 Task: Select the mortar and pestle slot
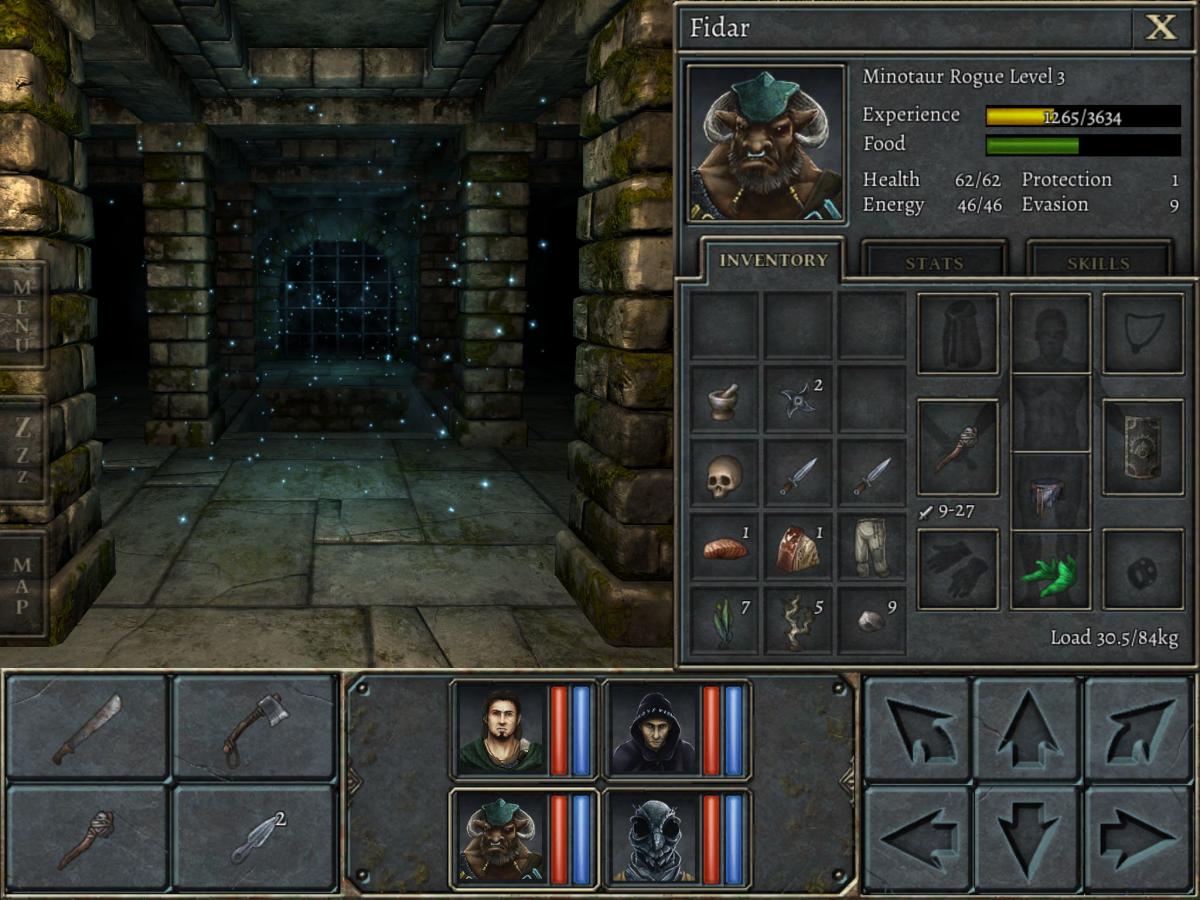point(724,401)
